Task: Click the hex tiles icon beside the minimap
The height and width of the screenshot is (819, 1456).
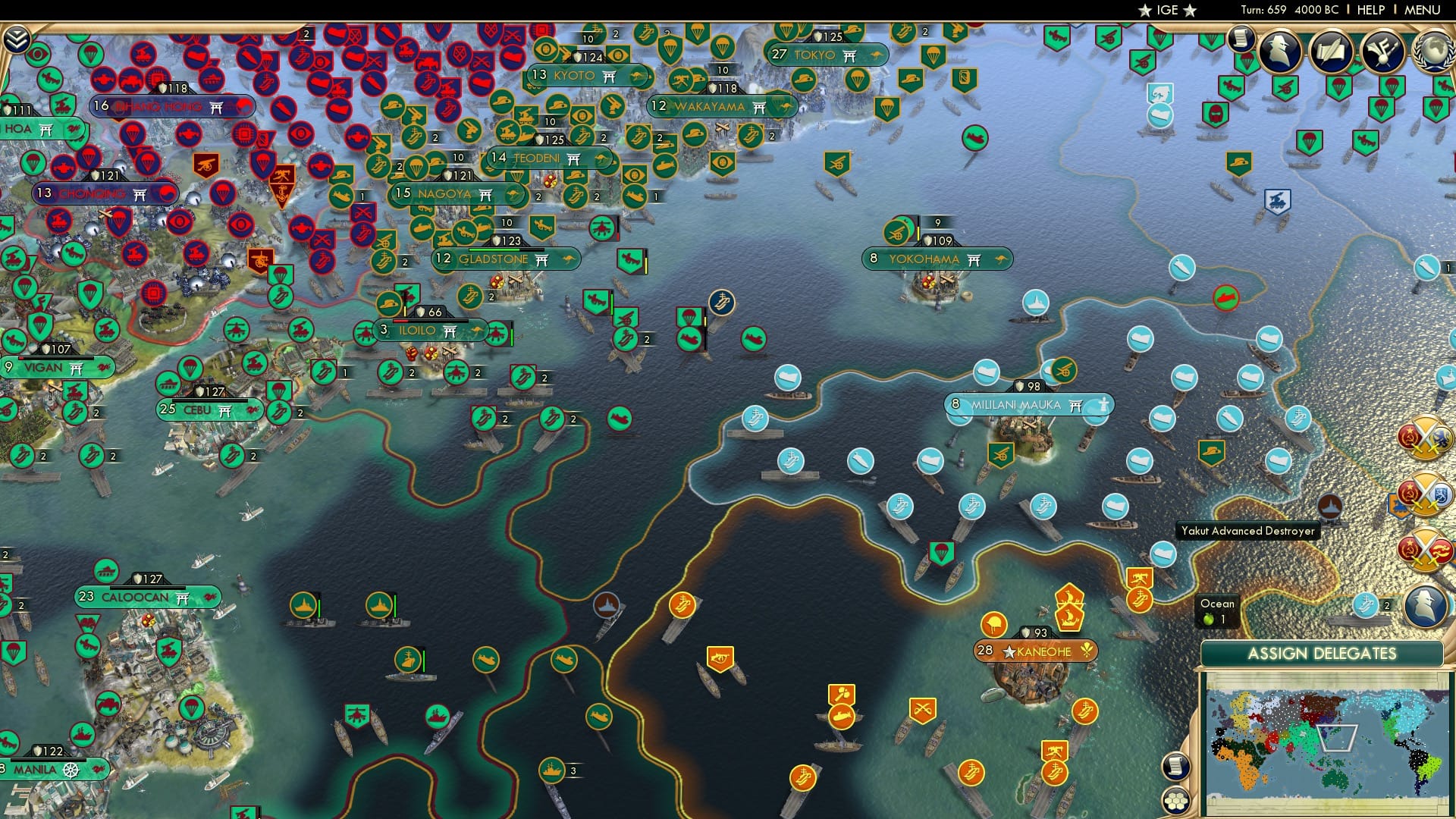Action: [x=1178, y=800]
